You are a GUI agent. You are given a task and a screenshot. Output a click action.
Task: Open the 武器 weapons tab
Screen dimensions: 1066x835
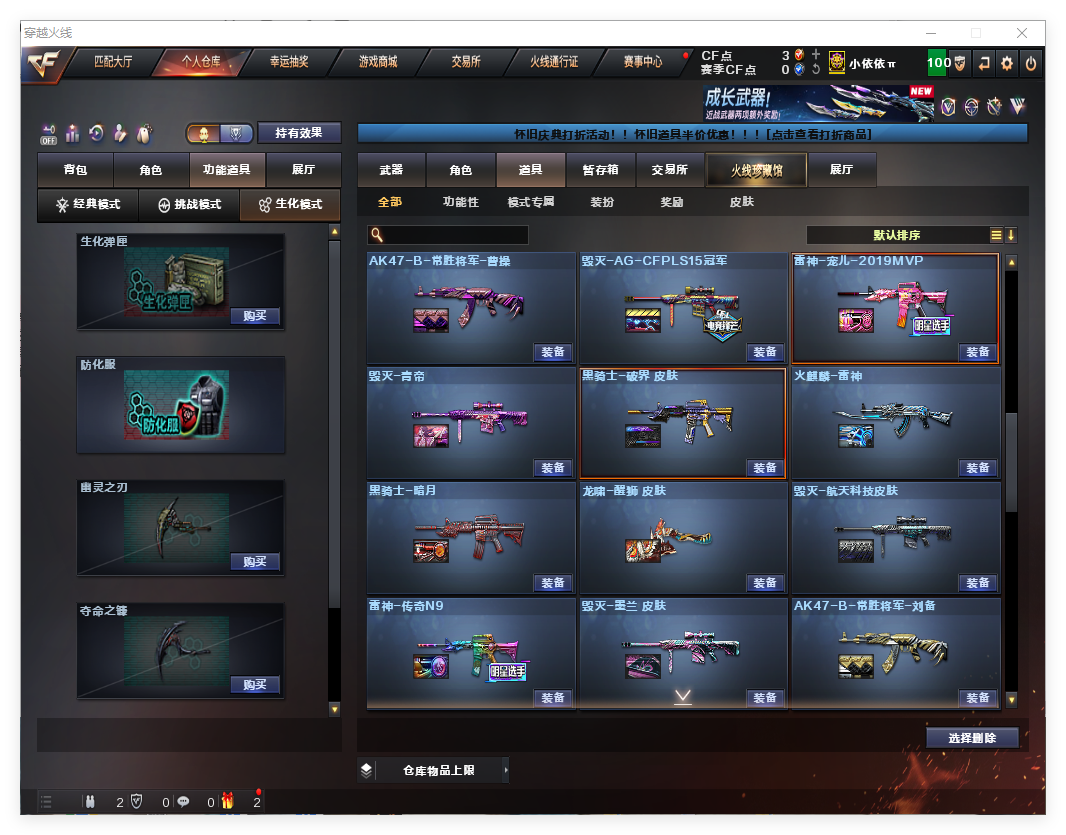point(391,170)
